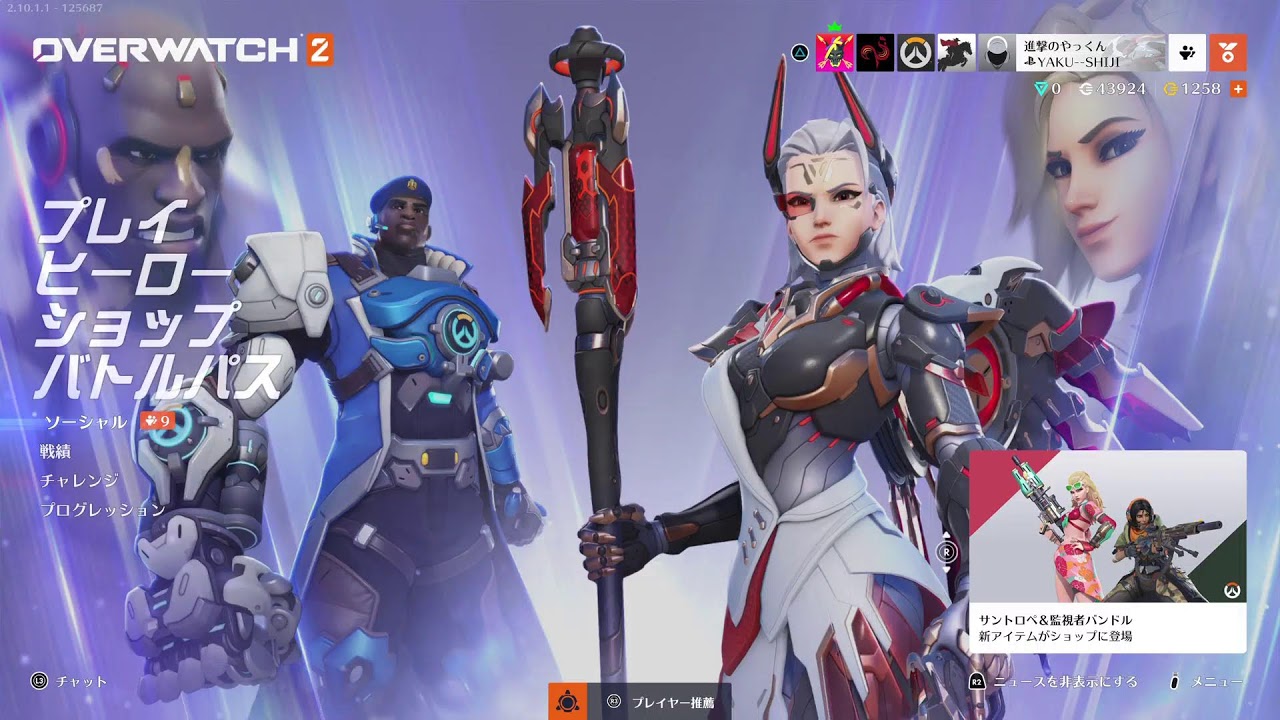The height and width of the screenshot is (720, 1280).
Task: Show プログレッション (Progression)
Action: (103, 509)
